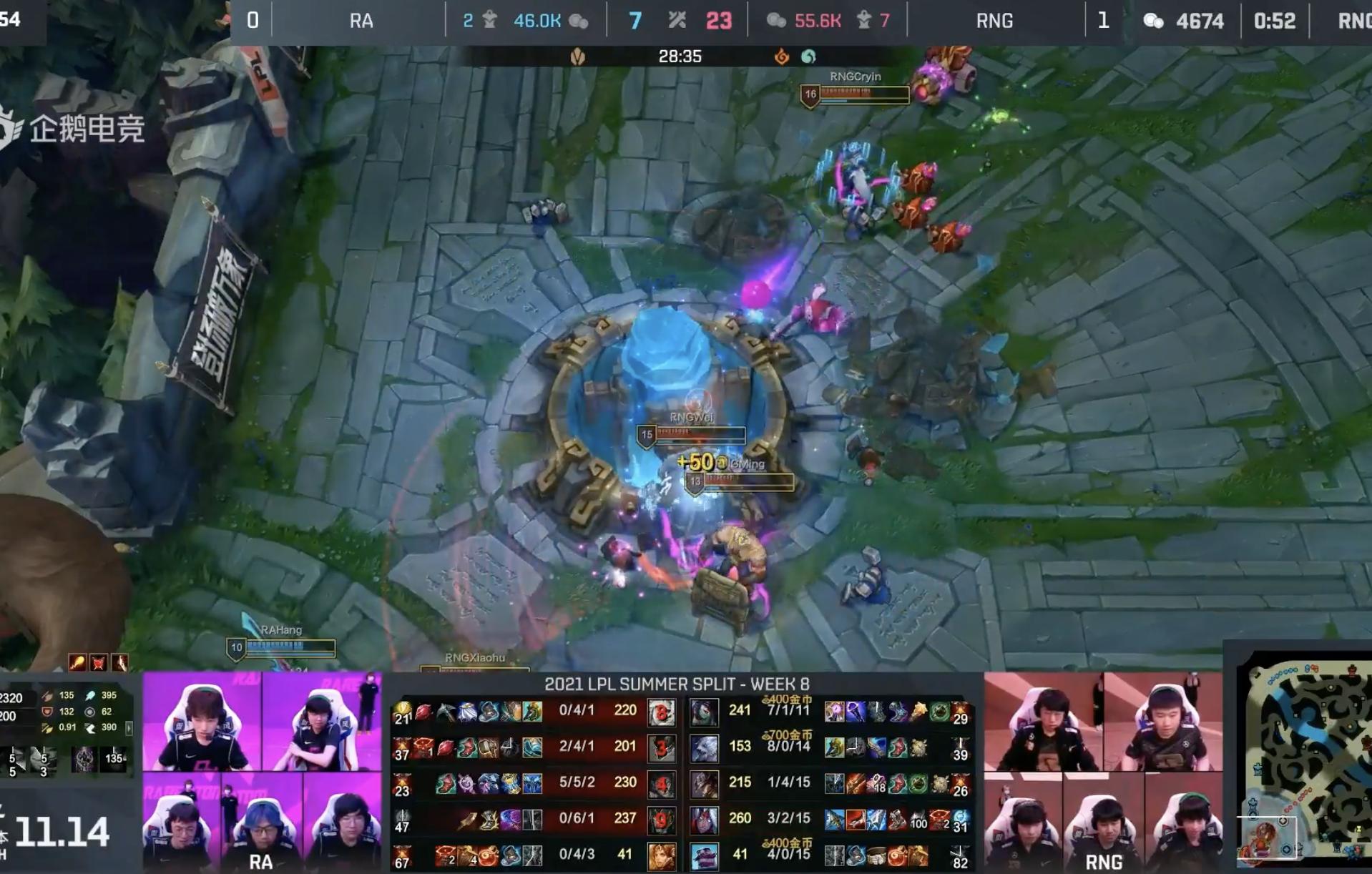Click the ocean drake icon next to 28:35 timer

tap(808, 56)
